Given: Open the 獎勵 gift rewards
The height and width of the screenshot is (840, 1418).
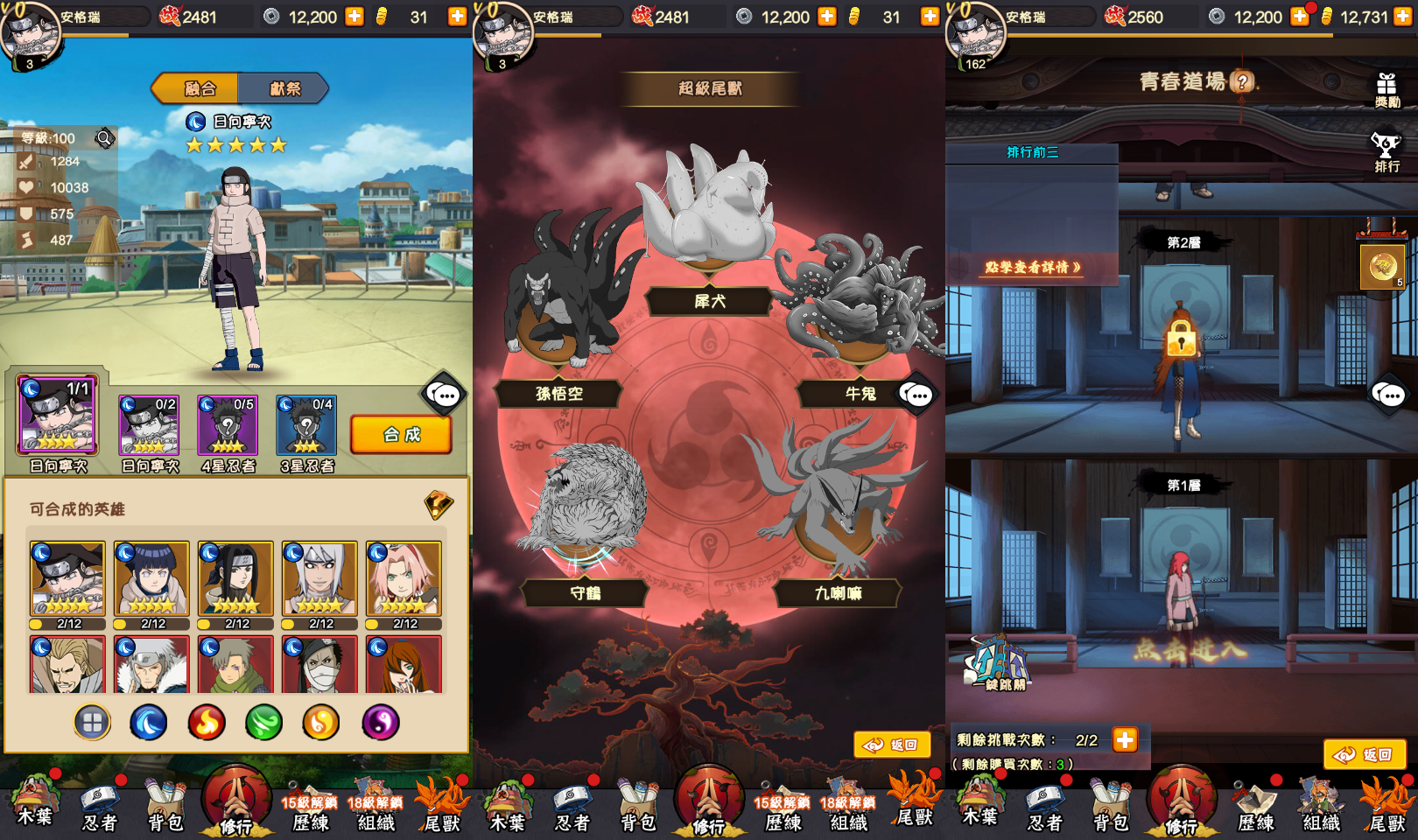Looking at the screenshot, I should [x=1386, y=89].
